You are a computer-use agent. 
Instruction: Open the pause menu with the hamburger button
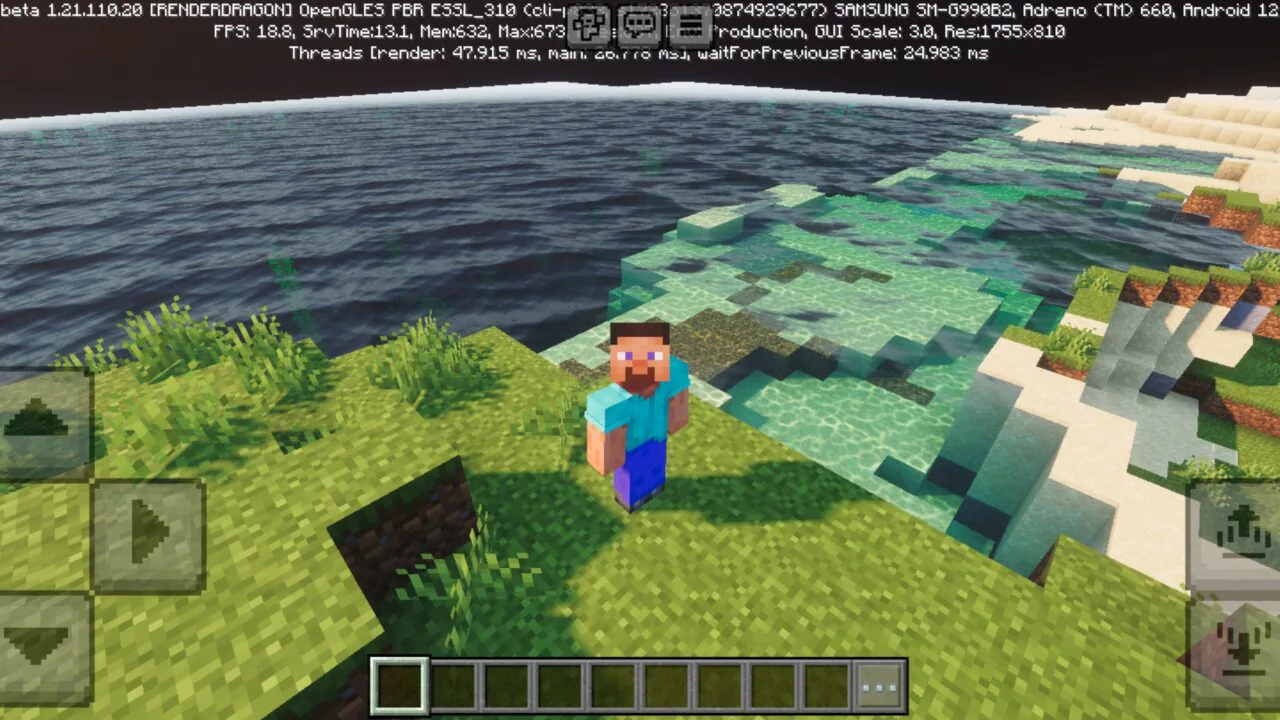coord(690,24)
